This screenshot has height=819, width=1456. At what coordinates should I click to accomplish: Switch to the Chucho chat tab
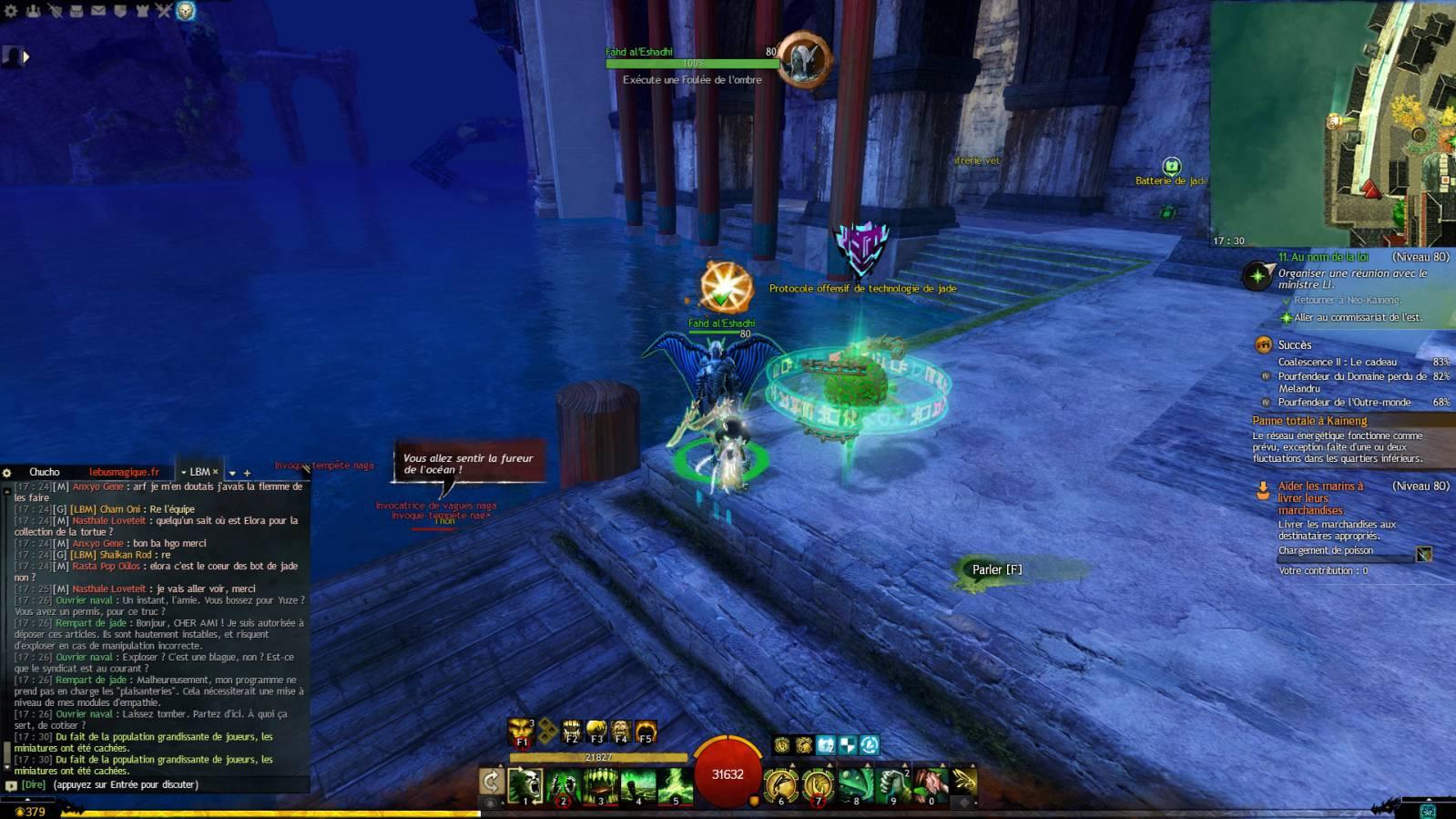[x=44, y=472]
